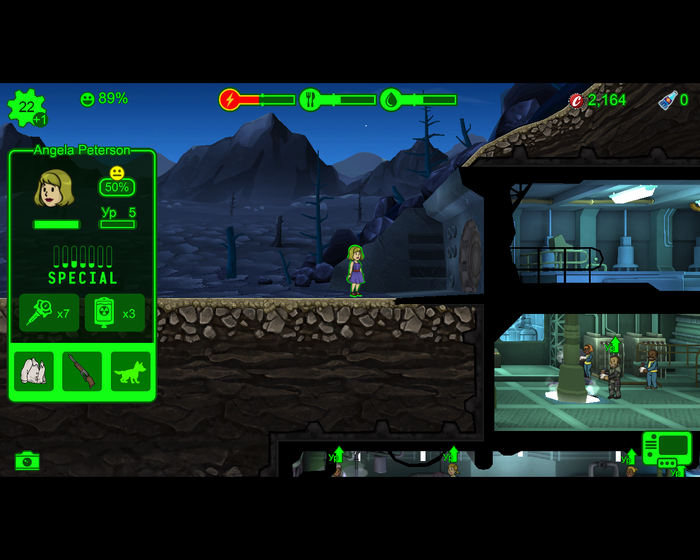Click the bottle caps currency icon
The image size is (700, 560).
[x=576, y=100]
